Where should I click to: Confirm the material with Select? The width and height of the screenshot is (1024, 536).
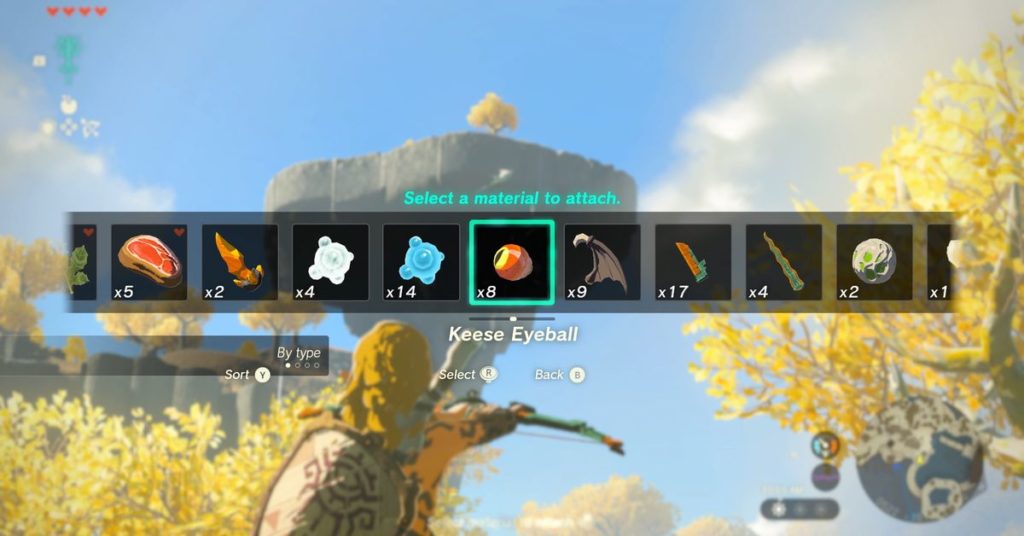click(x=468, y=375)
